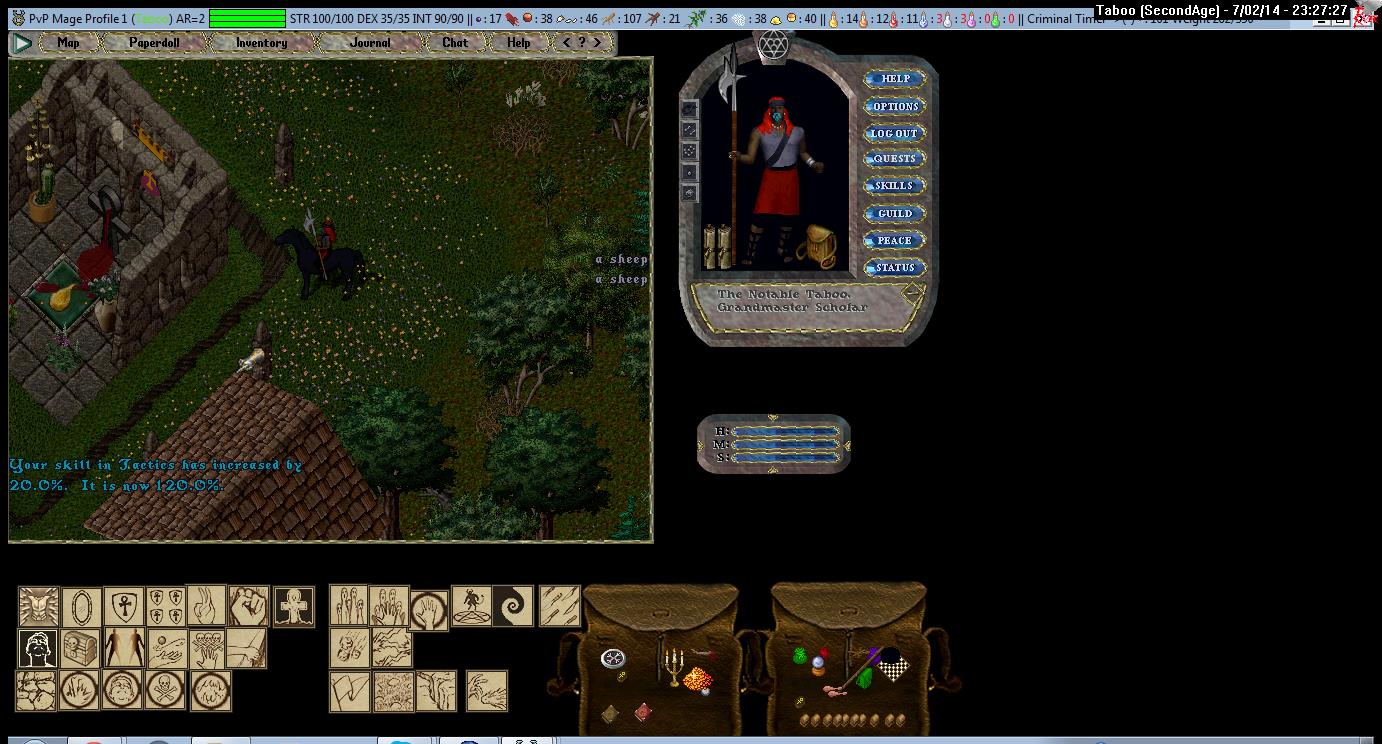Click the paperdoll Help button
Viewport: 1382px width, 744px height.
click(x=894, y=79)
